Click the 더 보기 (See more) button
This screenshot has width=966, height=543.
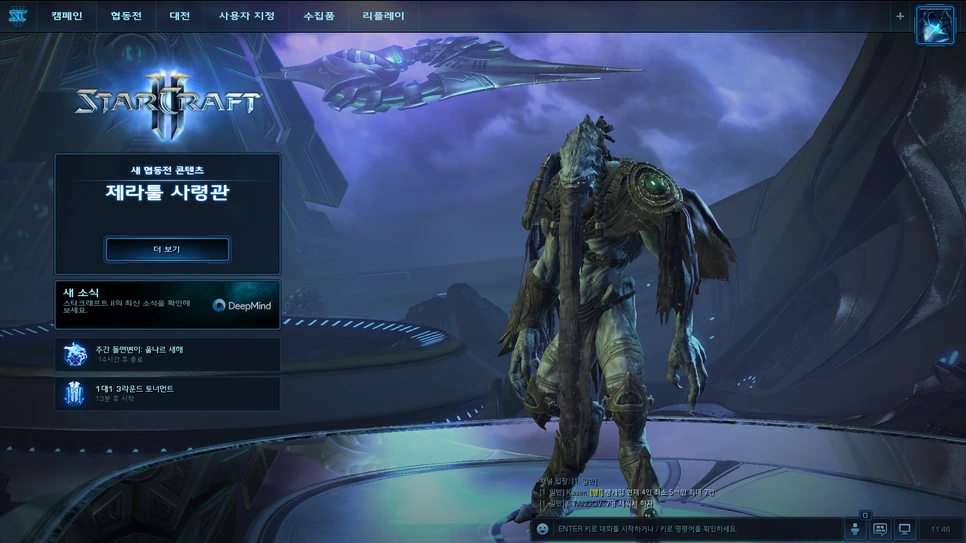coord(167,249)
